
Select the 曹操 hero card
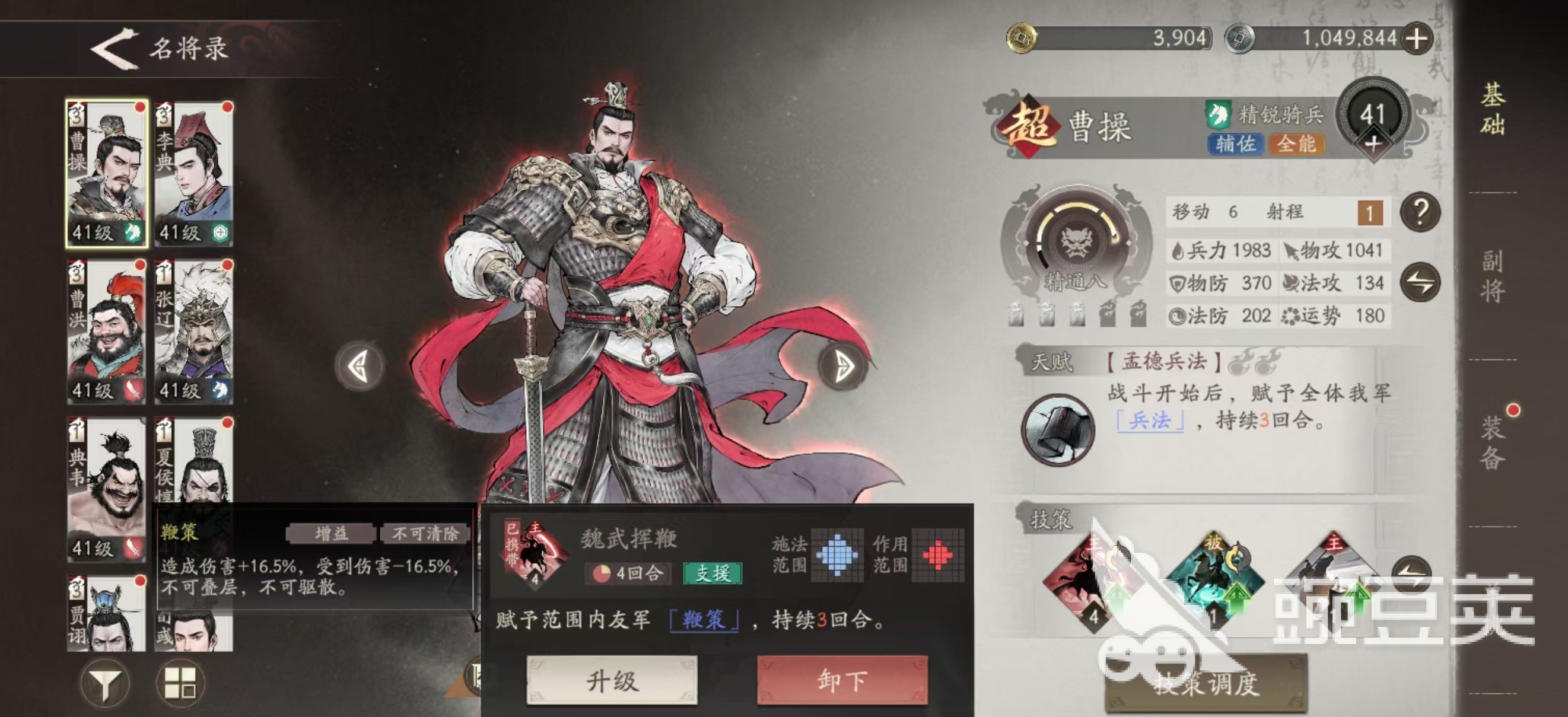(x=107, y=173)
